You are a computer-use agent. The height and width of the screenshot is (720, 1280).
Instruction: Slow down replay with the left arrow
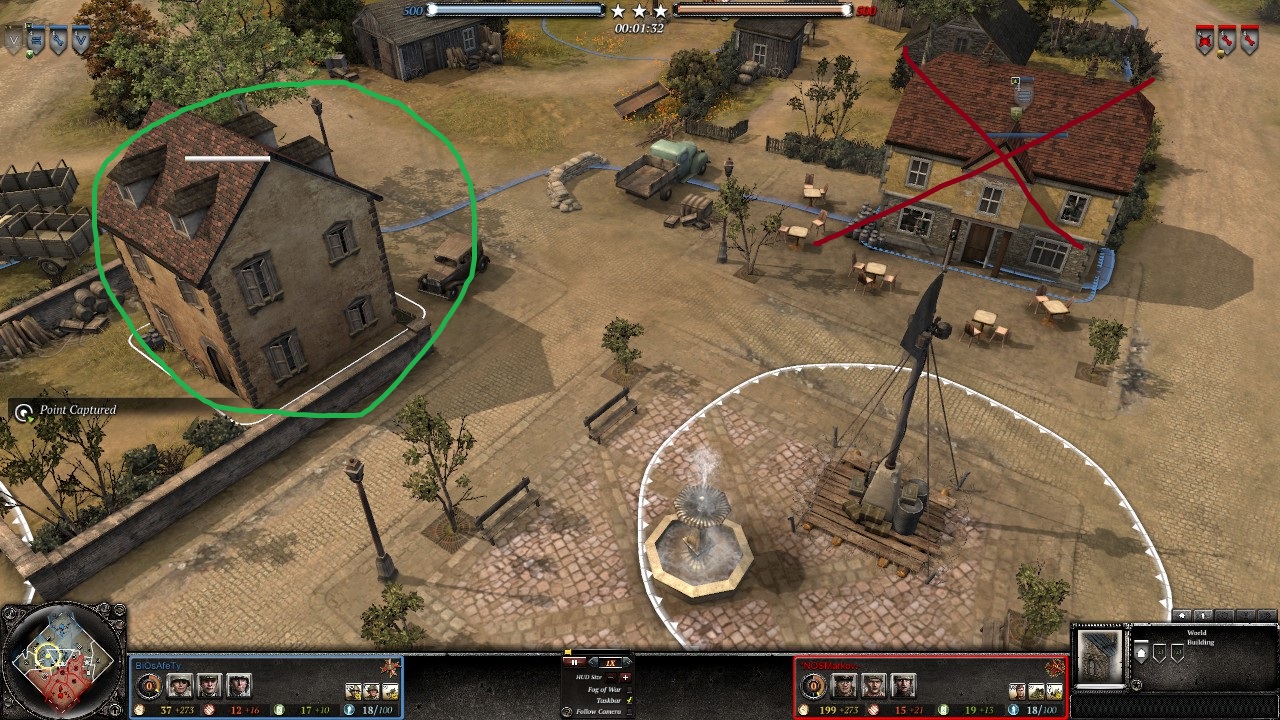click(594, 662)
